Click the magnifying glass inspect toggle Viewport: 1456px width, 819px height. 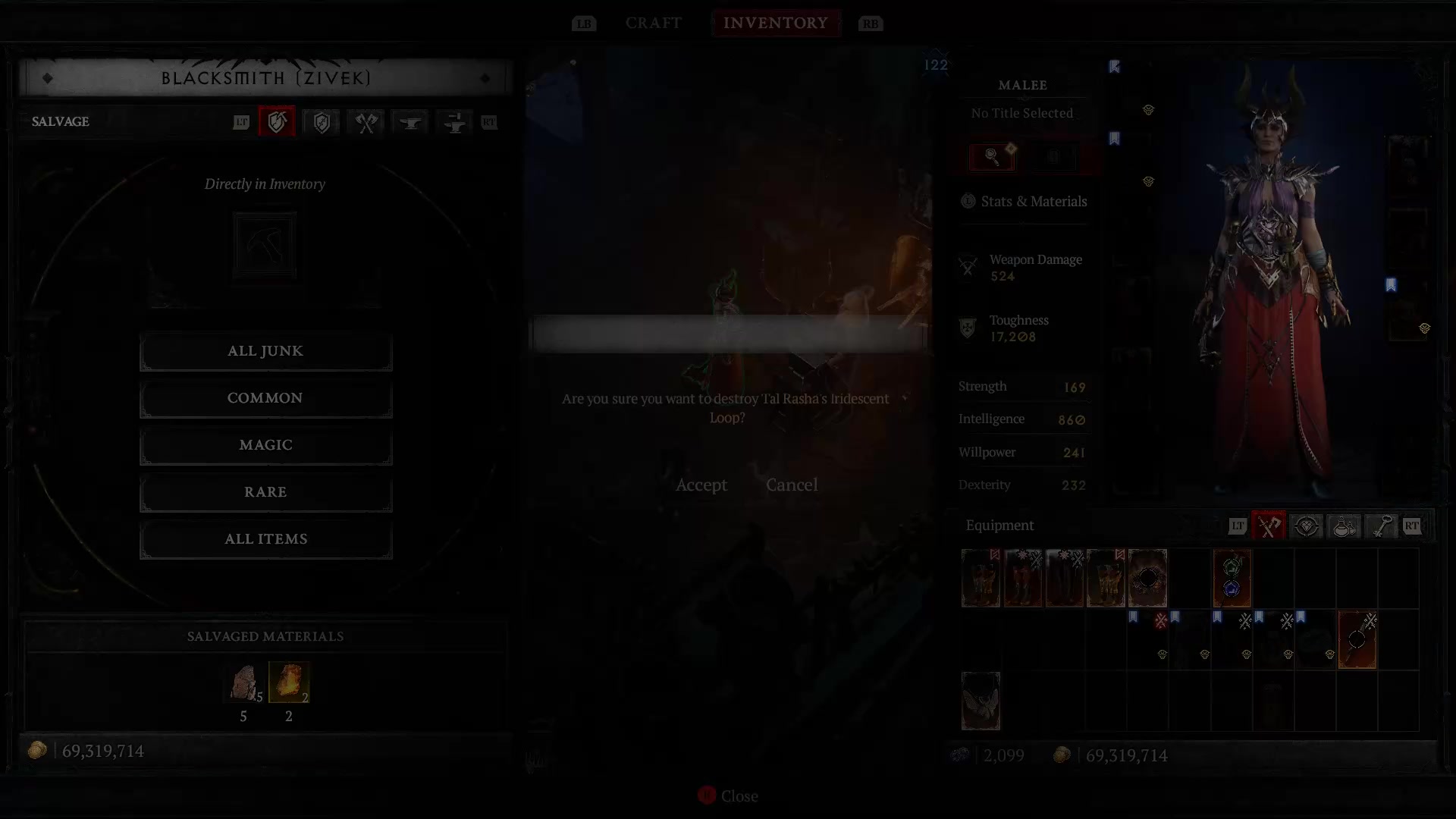[991, 156]
